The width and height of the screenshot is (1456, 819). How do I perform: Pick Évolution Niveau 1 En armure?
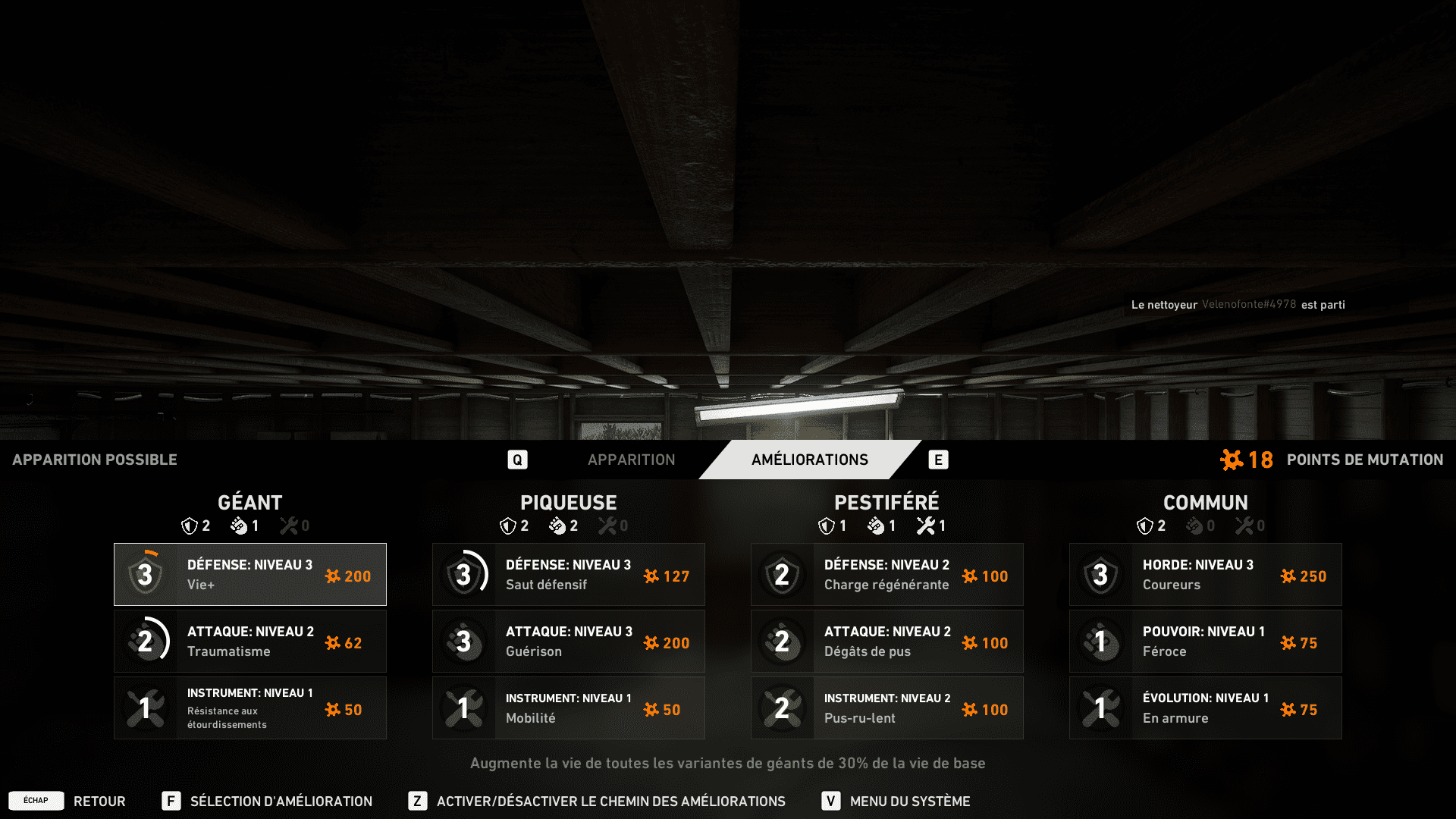[x=1206, y=708]
